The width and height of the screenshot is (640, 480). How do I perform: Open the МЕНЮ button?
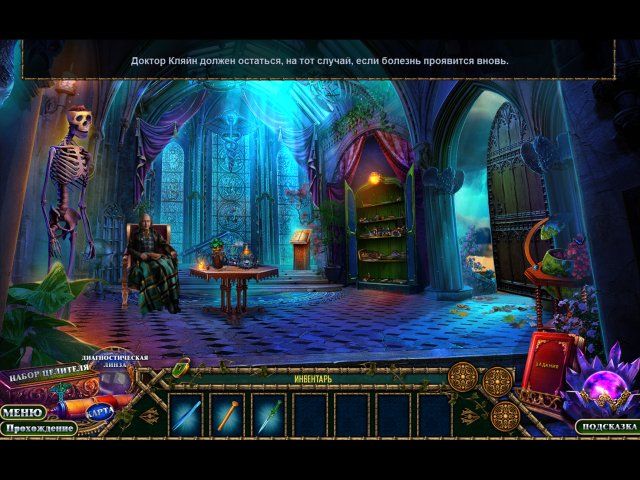point(21,412)
